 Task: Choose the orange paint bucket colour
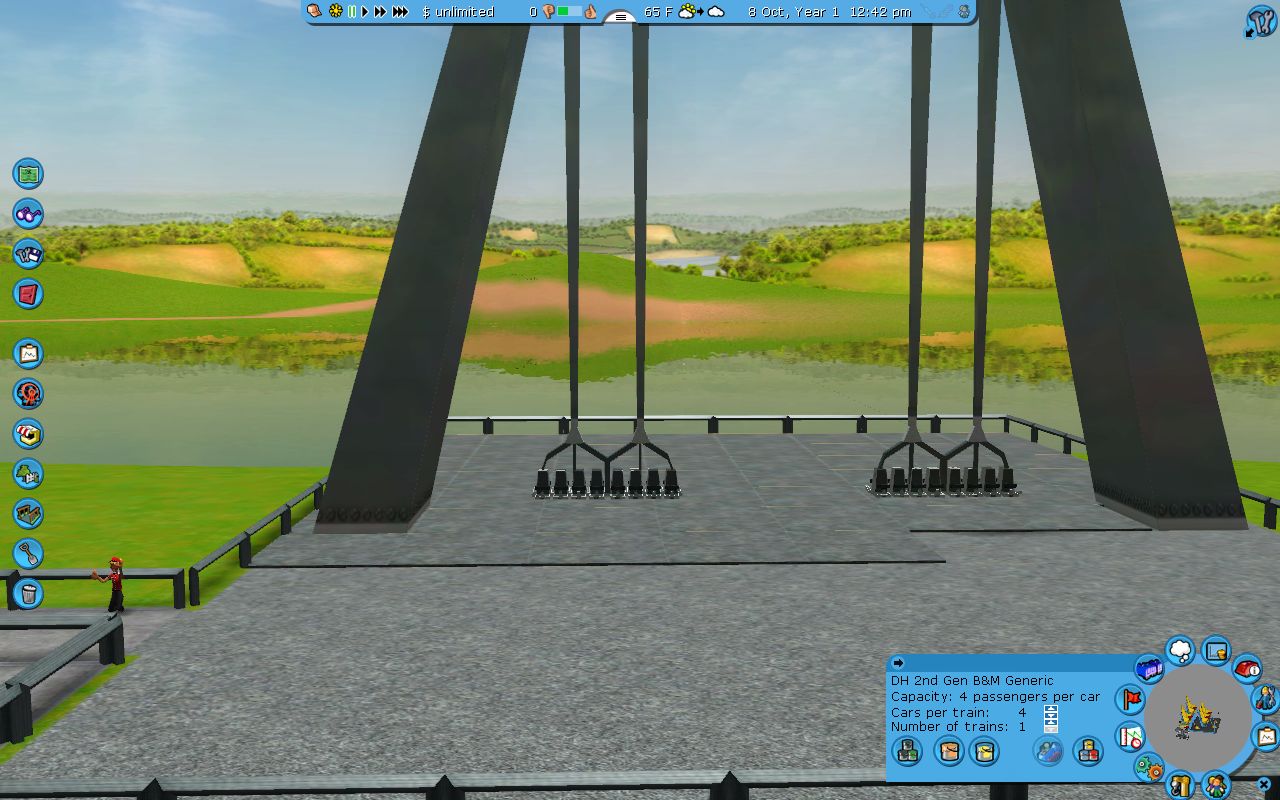(949, 750)
